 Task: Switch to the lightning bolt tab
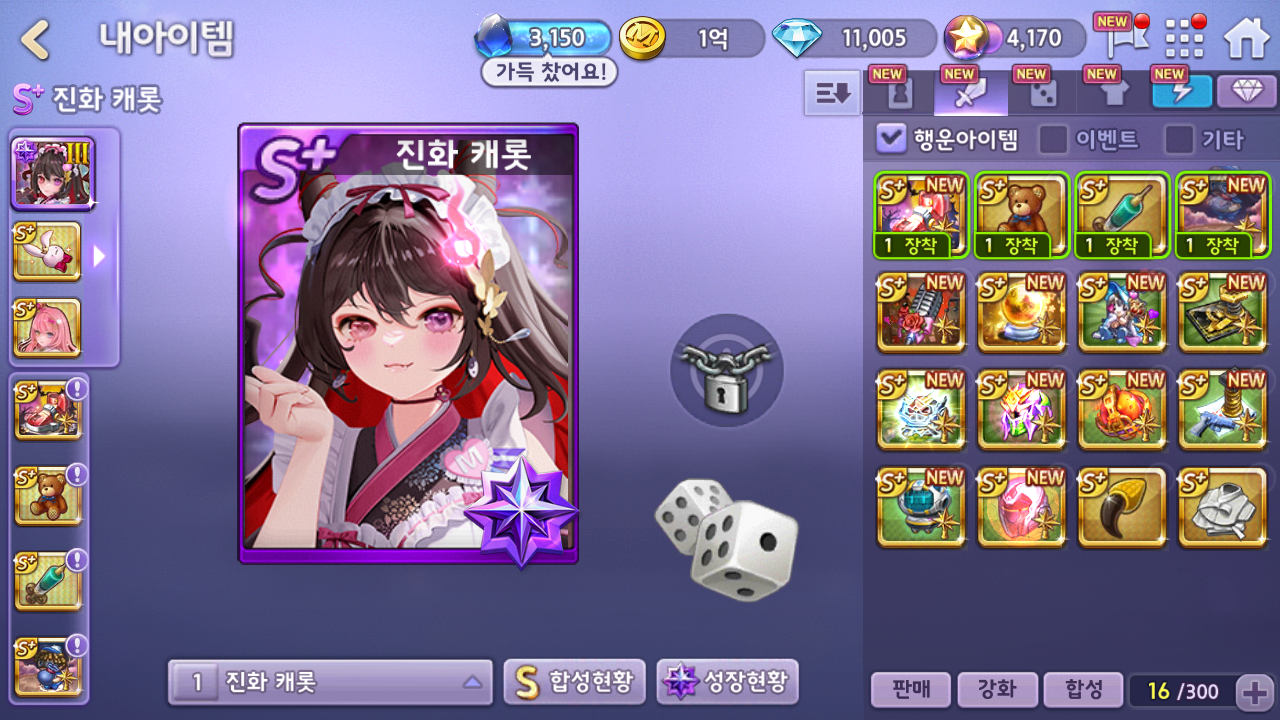(x=1181, y=93)
